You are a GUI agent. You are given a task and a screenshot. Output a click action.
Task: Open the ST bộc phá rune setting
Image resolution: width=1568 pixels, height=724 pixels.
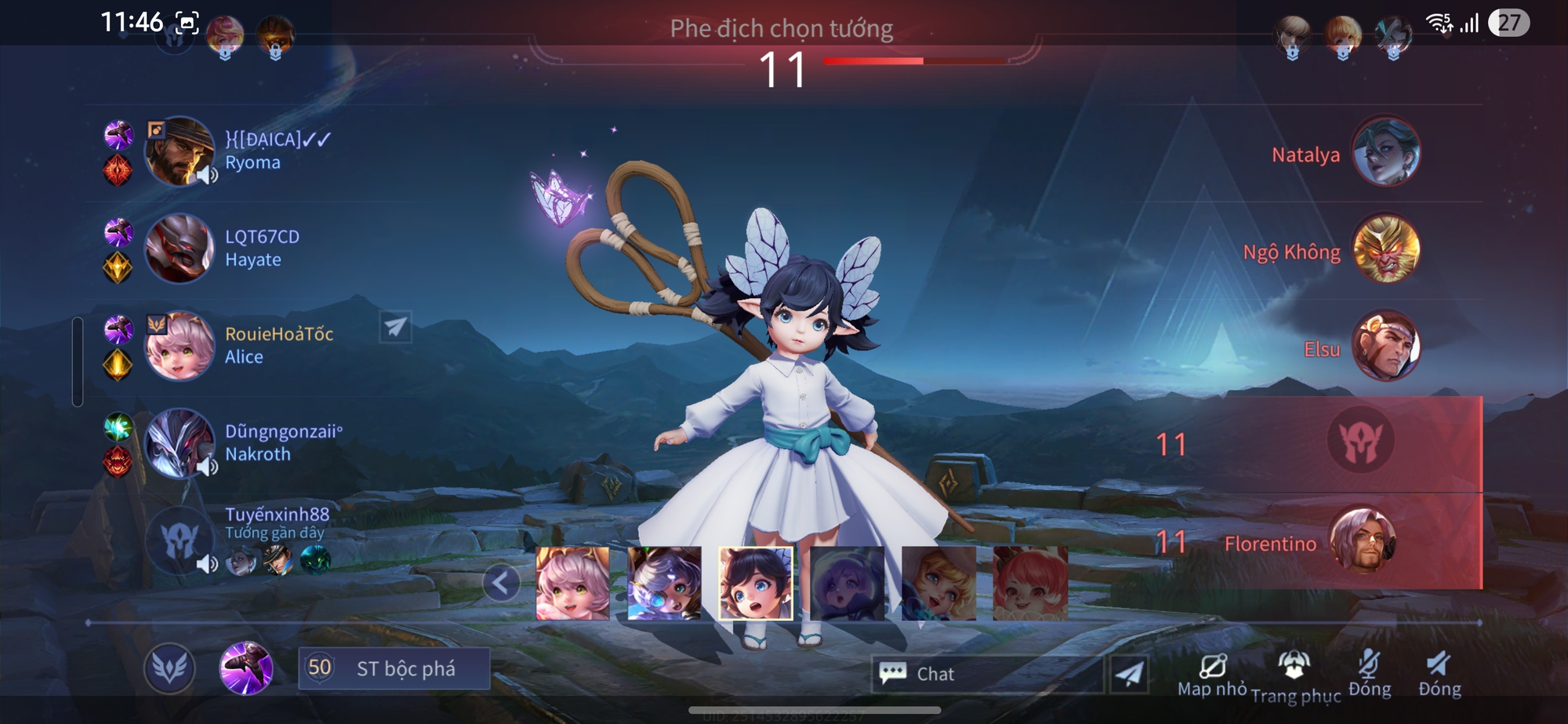click(x=394, y=668)
